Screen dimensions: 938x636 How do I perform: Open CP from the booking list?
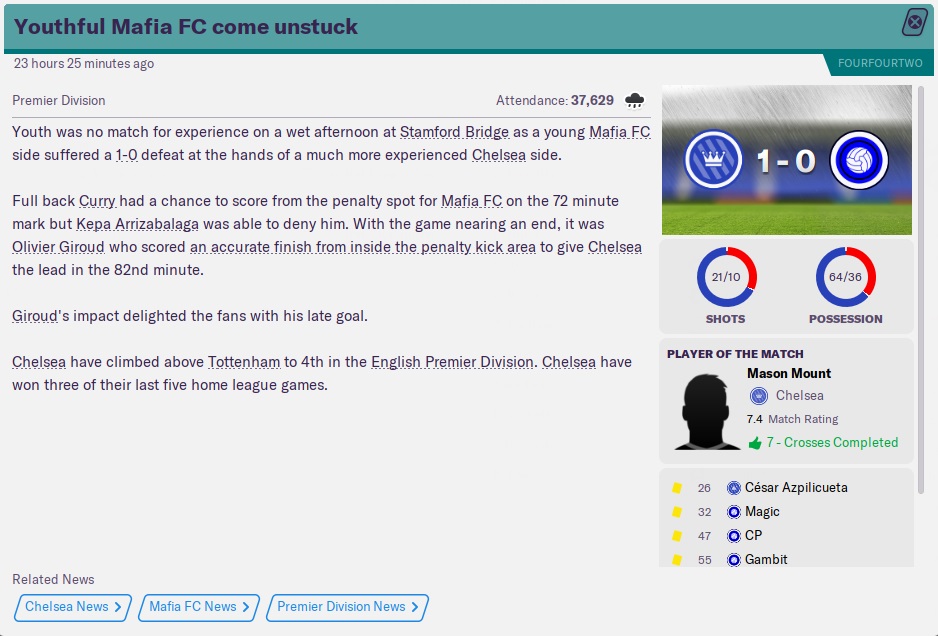[x=753, y=536]
